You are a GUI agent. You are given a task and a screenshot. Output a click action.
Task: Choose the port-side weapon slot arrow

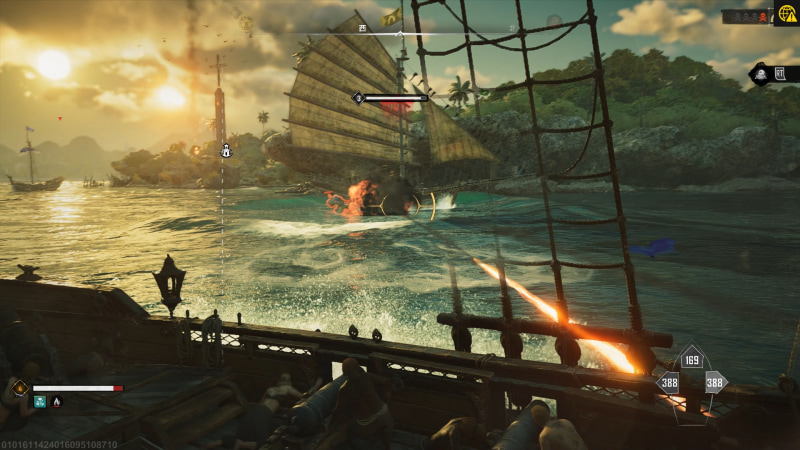pyautogui.click(x=669, y=382)
